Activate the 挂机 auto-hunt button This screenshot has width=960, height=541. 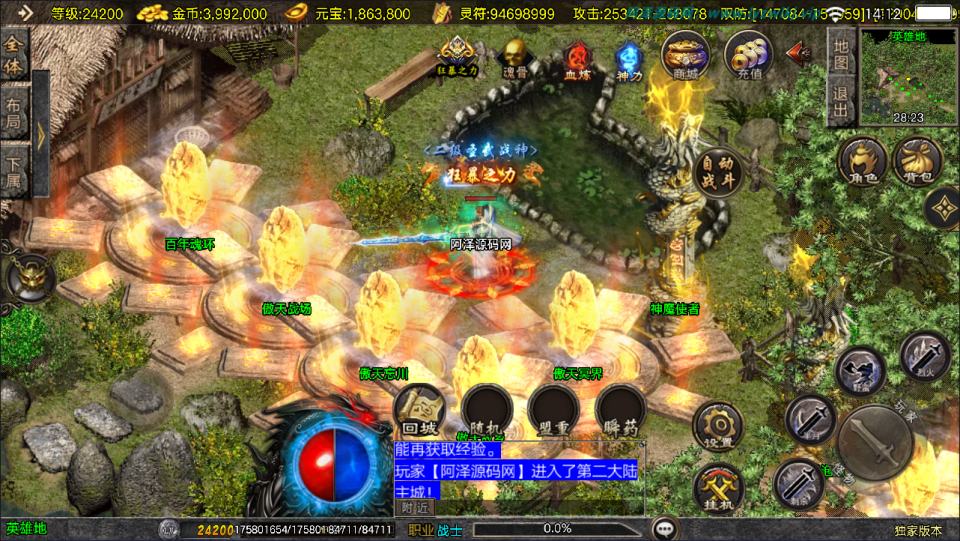(717, 487)
